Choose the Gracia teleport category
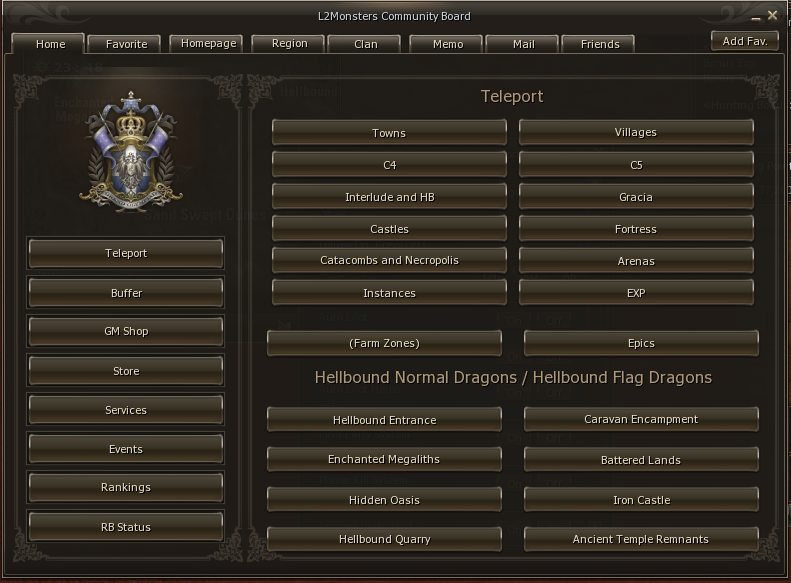The height and width of the screenshot is (583, 791). click(636, 197)
